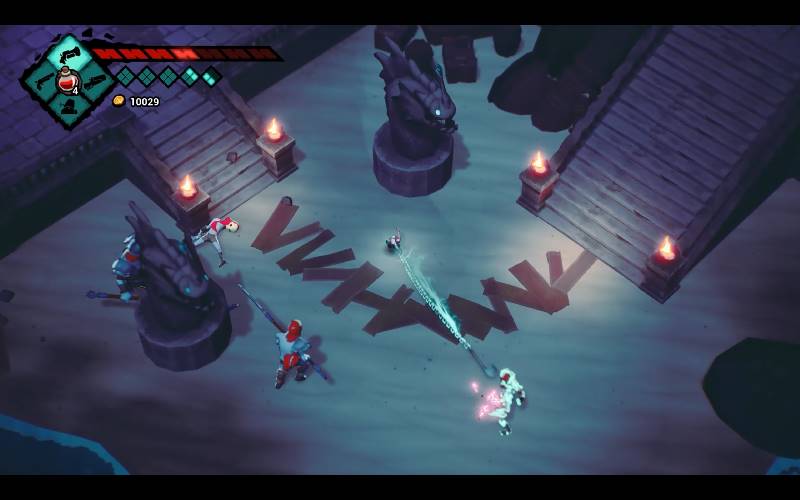
Task: Select the bottom weapon slot in the diamond
Action: point(70,107)
